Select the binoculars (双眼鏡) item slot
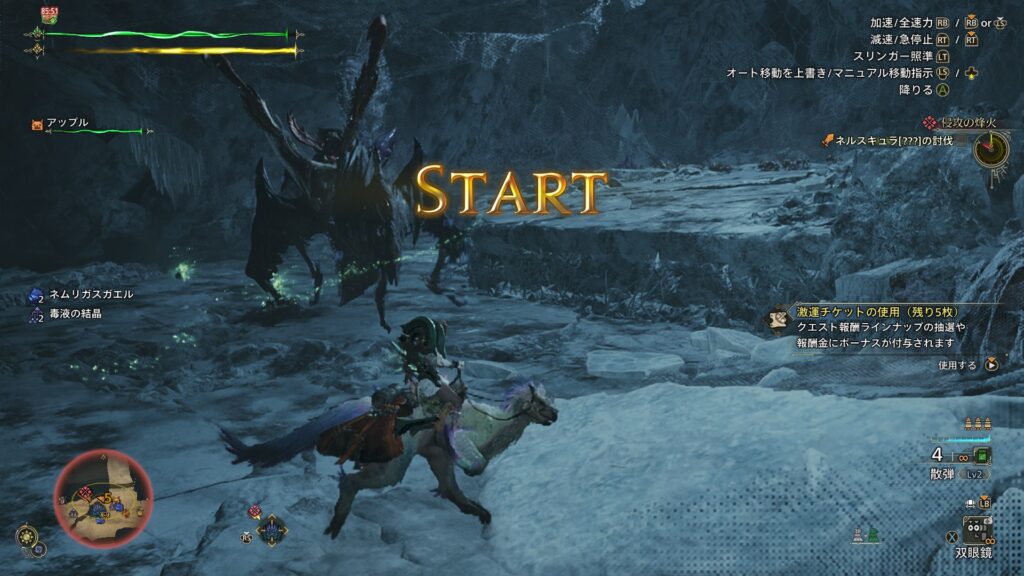The height and width of the screenshot is (576, 1024). click(976, 529)
